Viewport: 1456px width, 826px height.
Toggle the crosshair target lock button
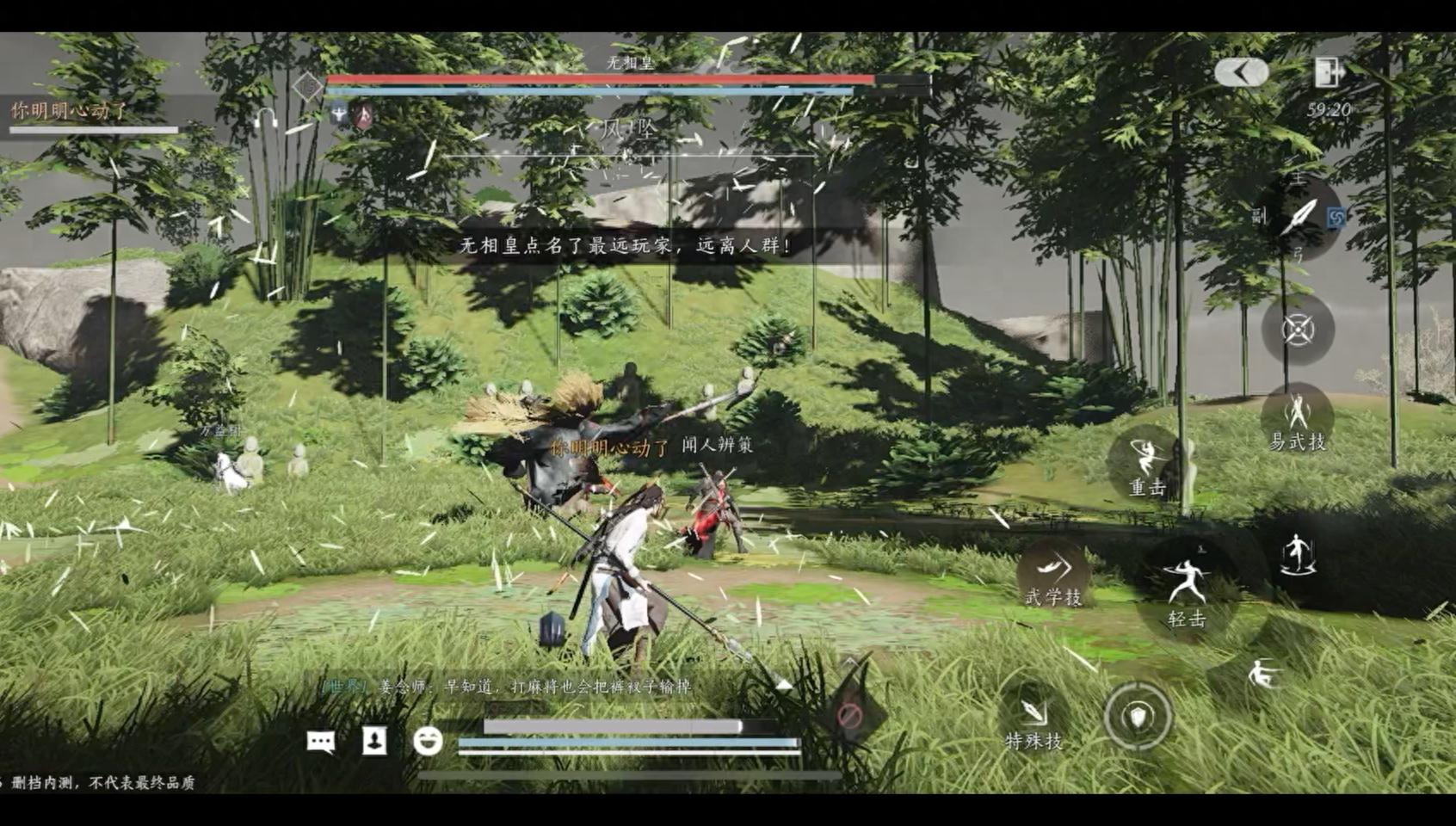coord(1297,329)
